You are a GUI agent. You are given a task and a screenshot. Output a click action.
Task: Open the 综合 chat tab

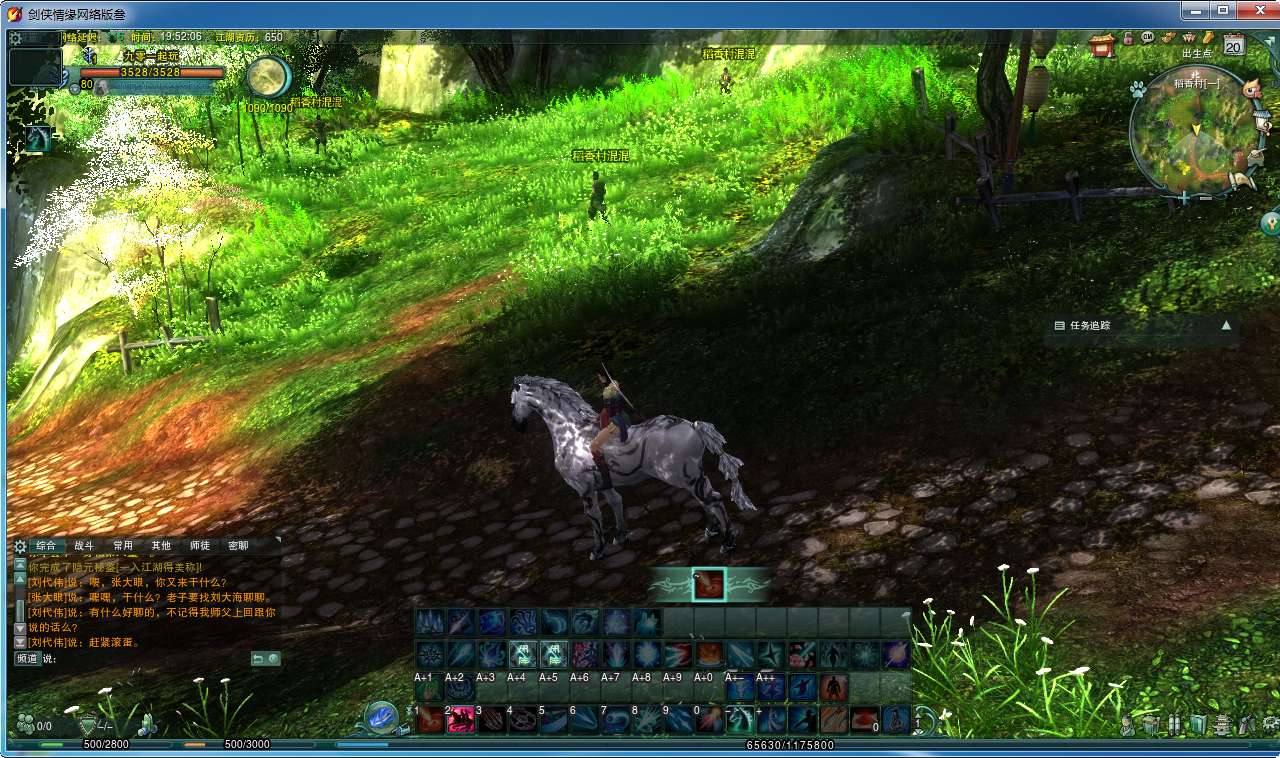pyautogui.click(x=46, y=546)
